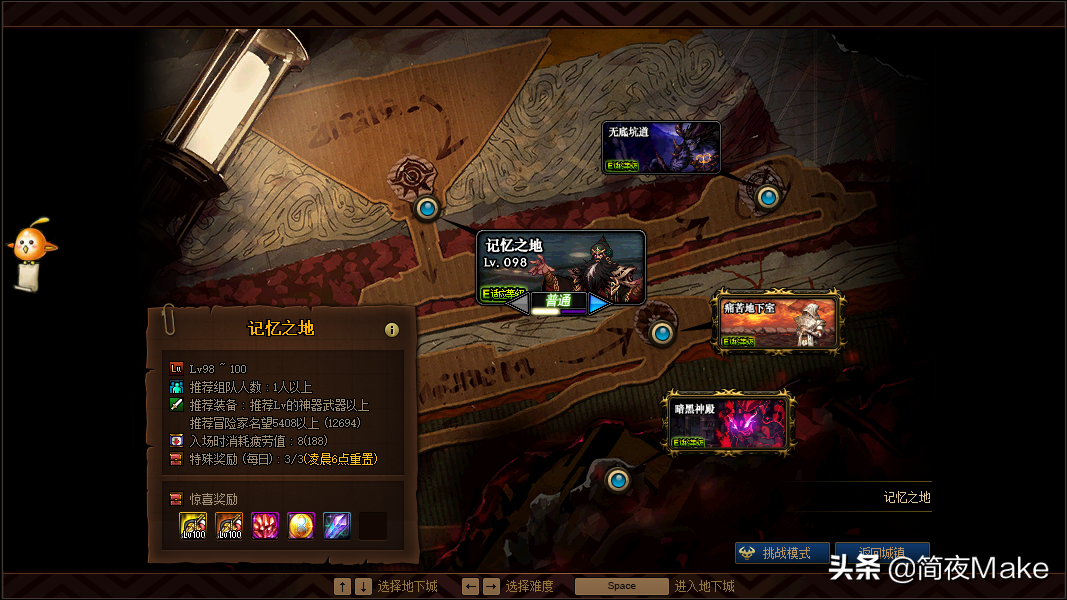Inspect the purple crystal shard reward icon
Image resolution: width=1067 pixels, height=600 pixels.
tap(337, 525)
